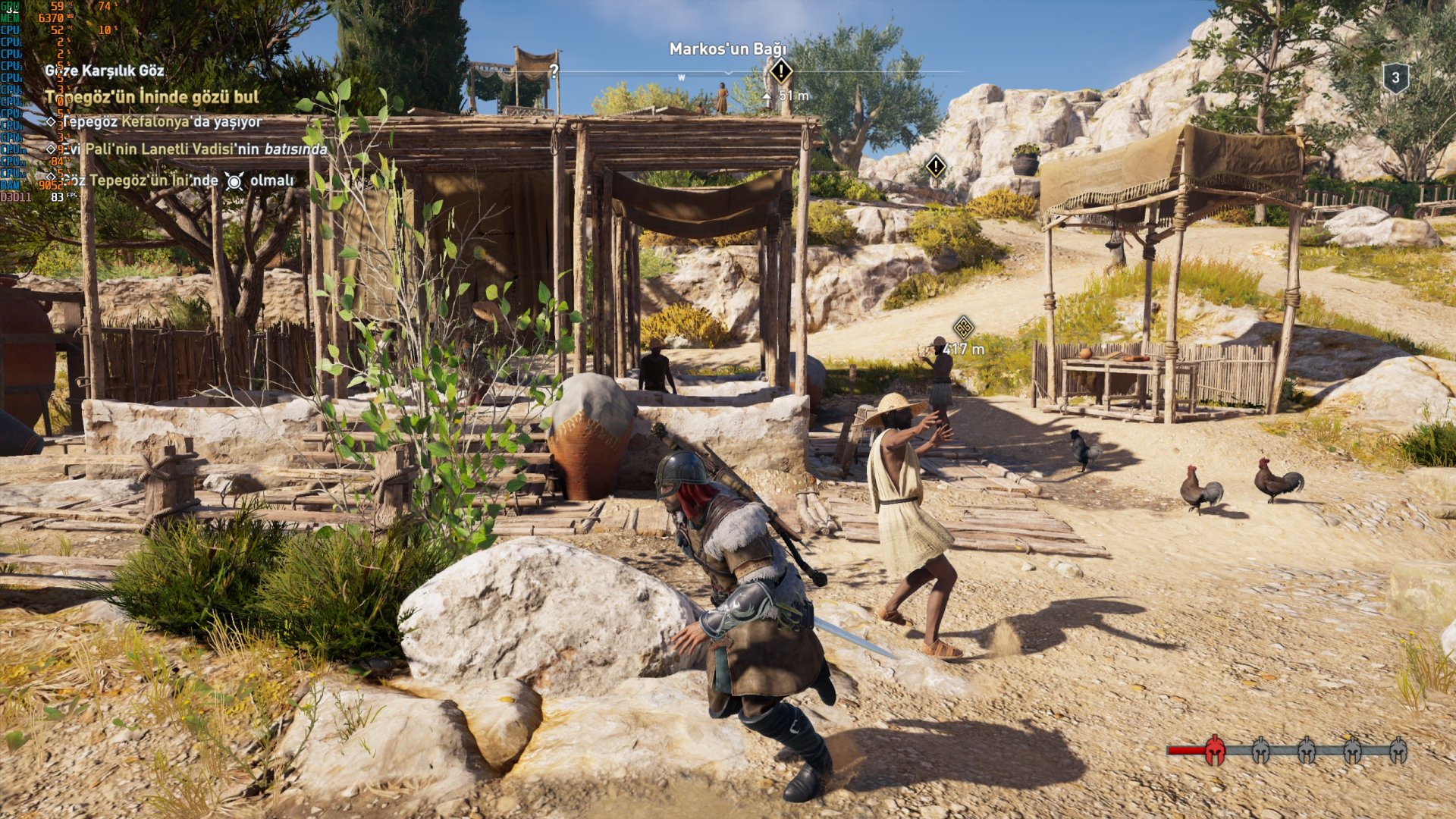Select the Göze Karşılık Göz quest title
Viewport: 1456px width, 819px height.
point(105,71)
